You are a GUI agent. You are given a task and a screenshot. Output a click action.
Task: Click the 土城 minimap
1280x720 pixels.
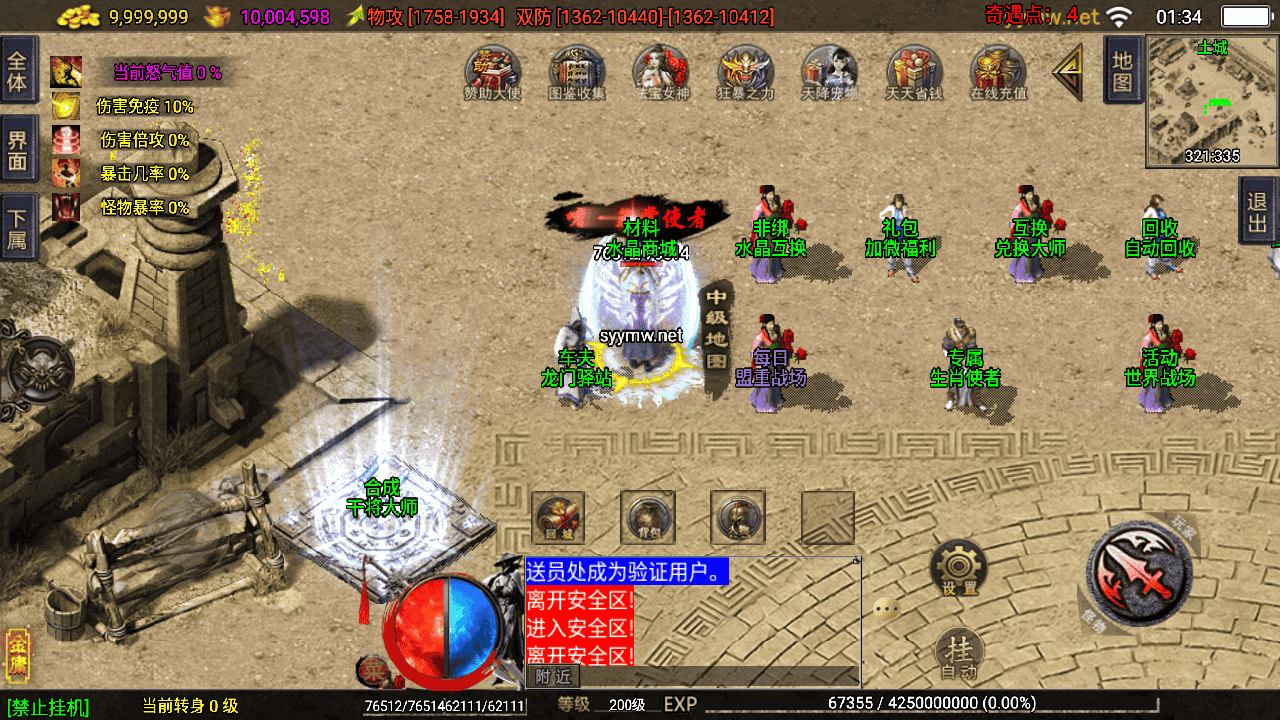coord(1212,101)
